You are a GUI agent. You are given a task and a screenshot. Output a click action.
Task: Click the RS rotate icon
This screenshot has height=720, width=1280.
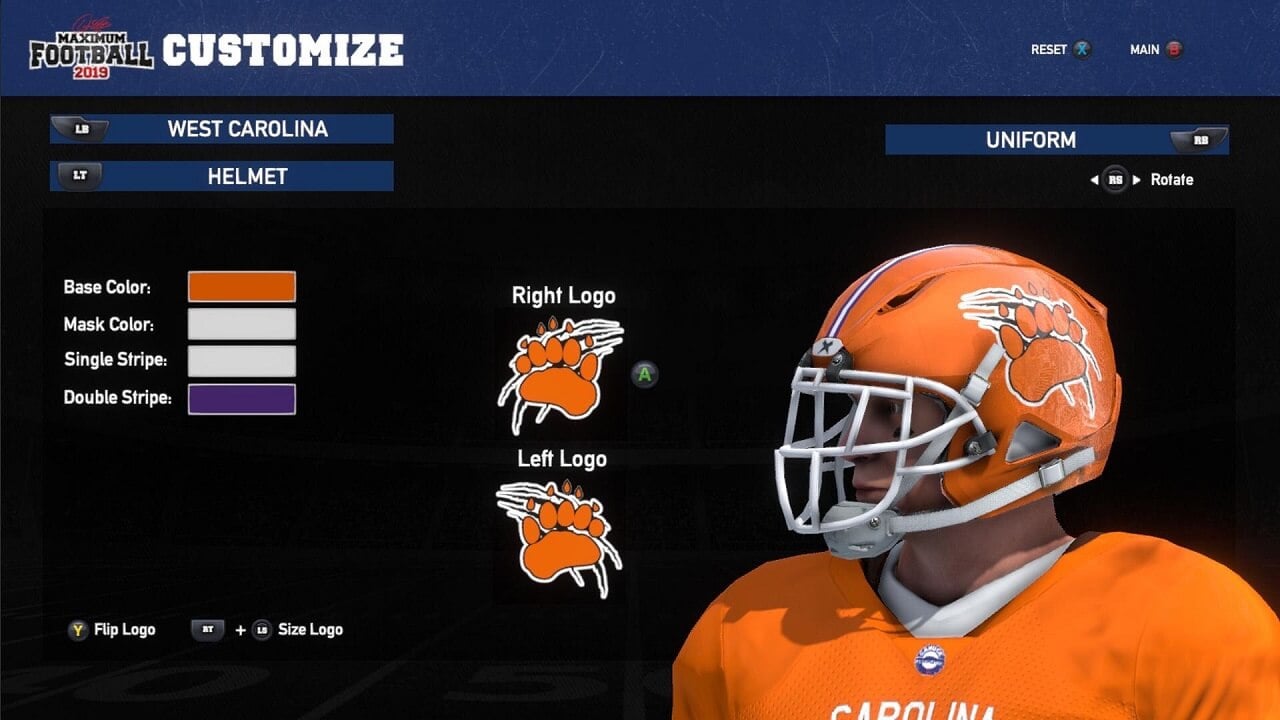pyautogui.click(x=1116, y=178)
